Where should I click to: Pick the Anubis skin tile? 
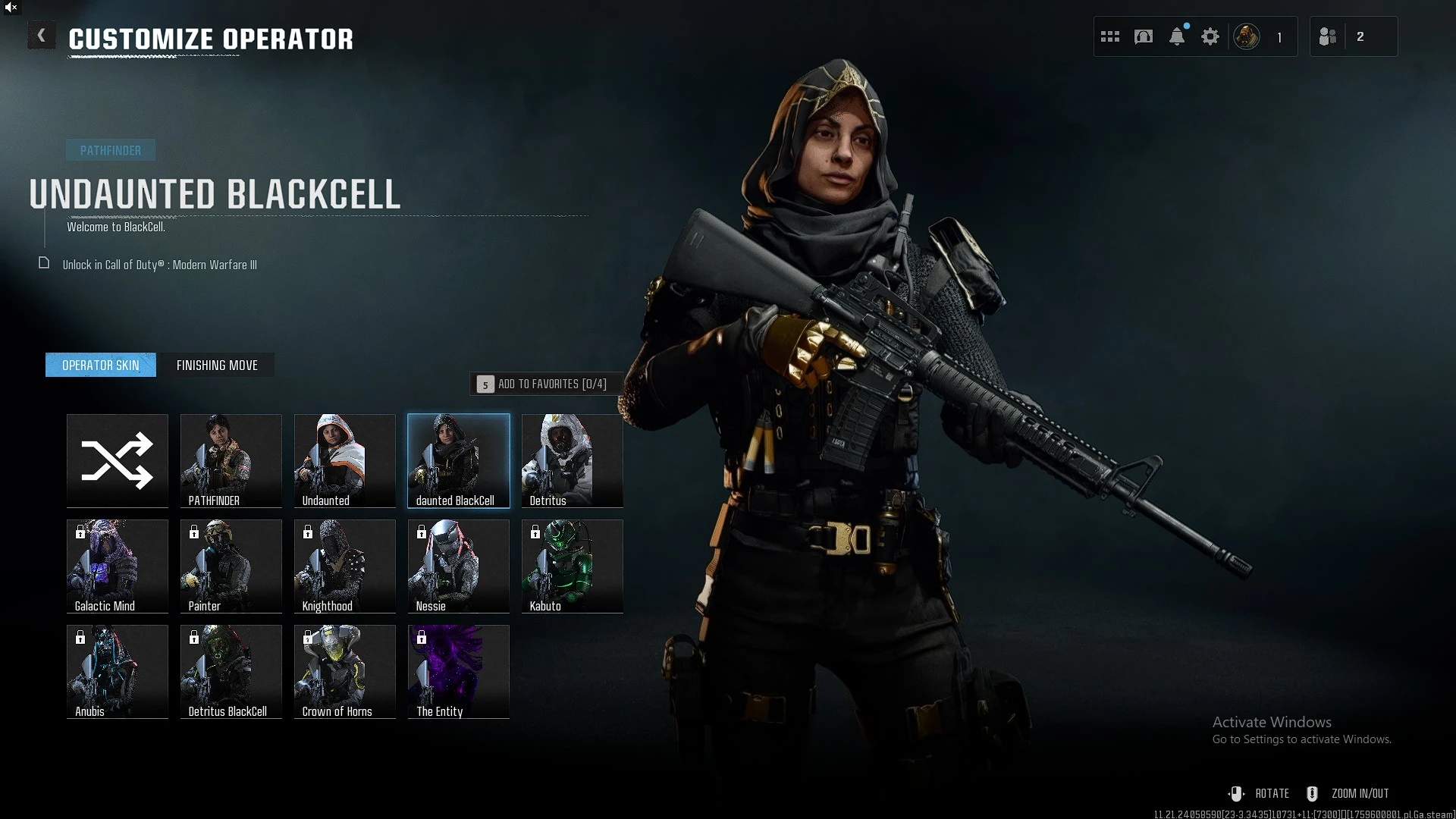pyautogui.click(x=118, y=671)
